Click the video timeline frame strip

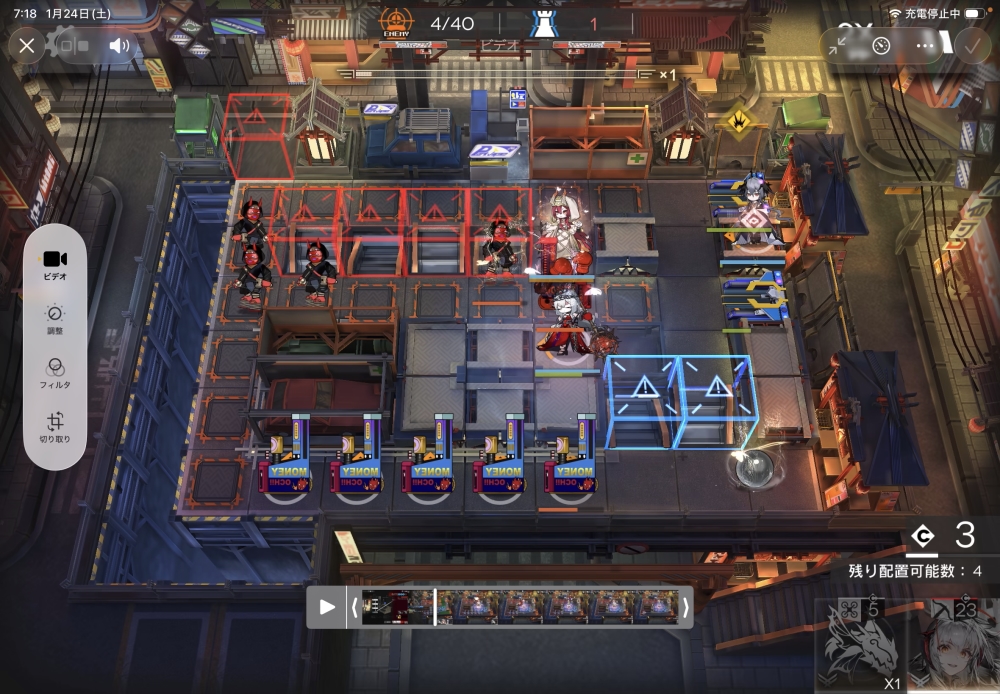(x=520, y=606)
